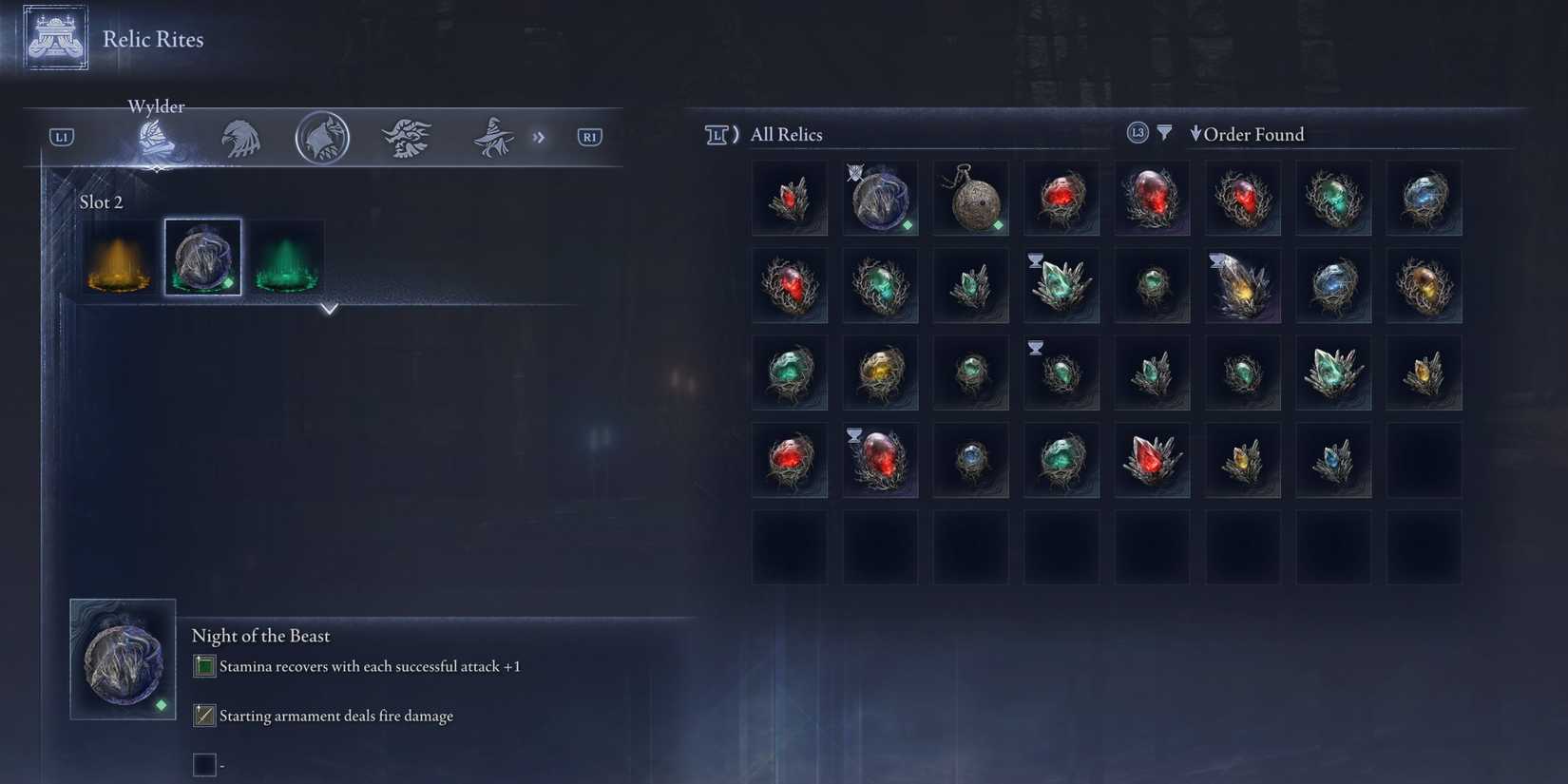This screenshot has width=1568, height=784.
Task: Select the horned Raider class emblem
Action: pyautogui.click(x=407, y=136)
